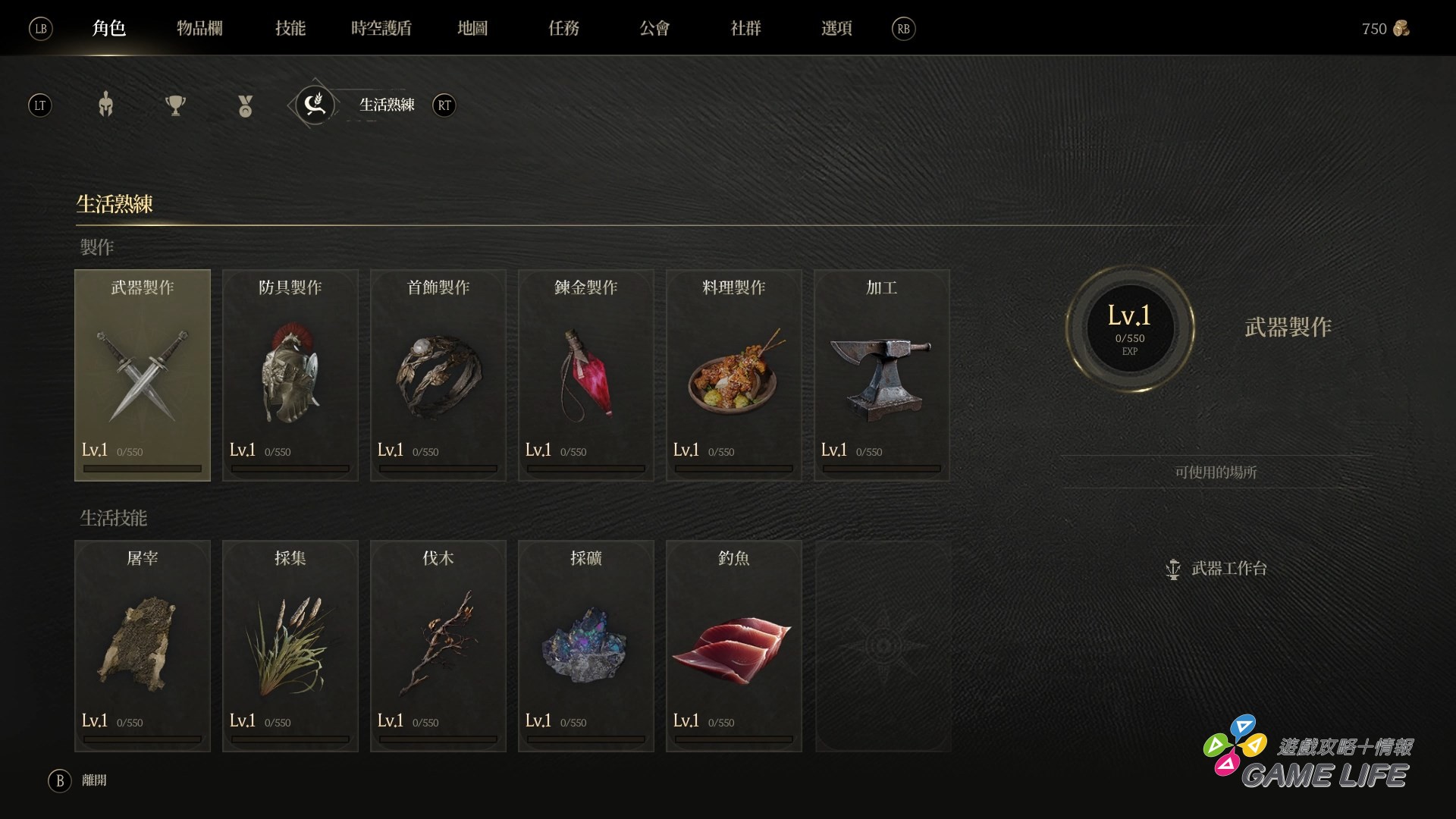Select the 屠宰 butchering skill card

click(x=143, y=645)
